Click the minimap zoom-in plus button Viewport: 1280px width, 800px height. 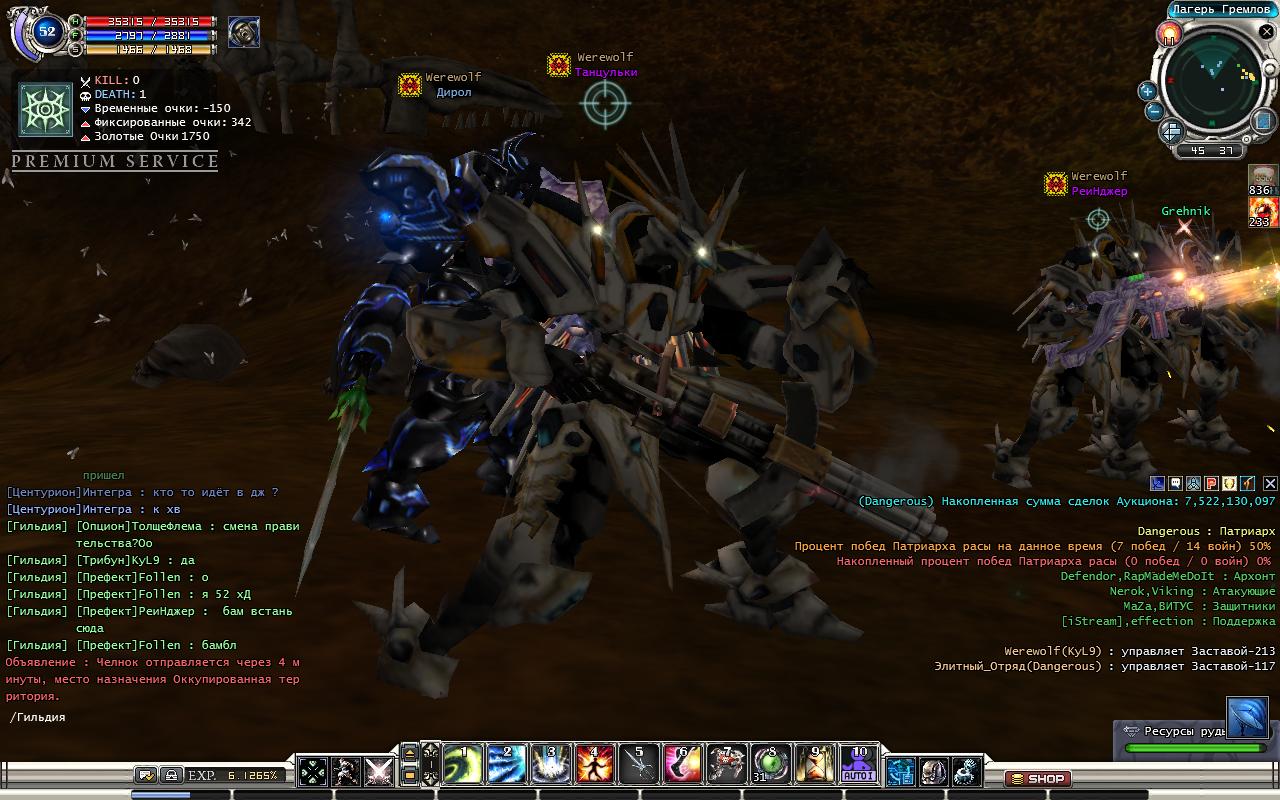click(1148, 91)
